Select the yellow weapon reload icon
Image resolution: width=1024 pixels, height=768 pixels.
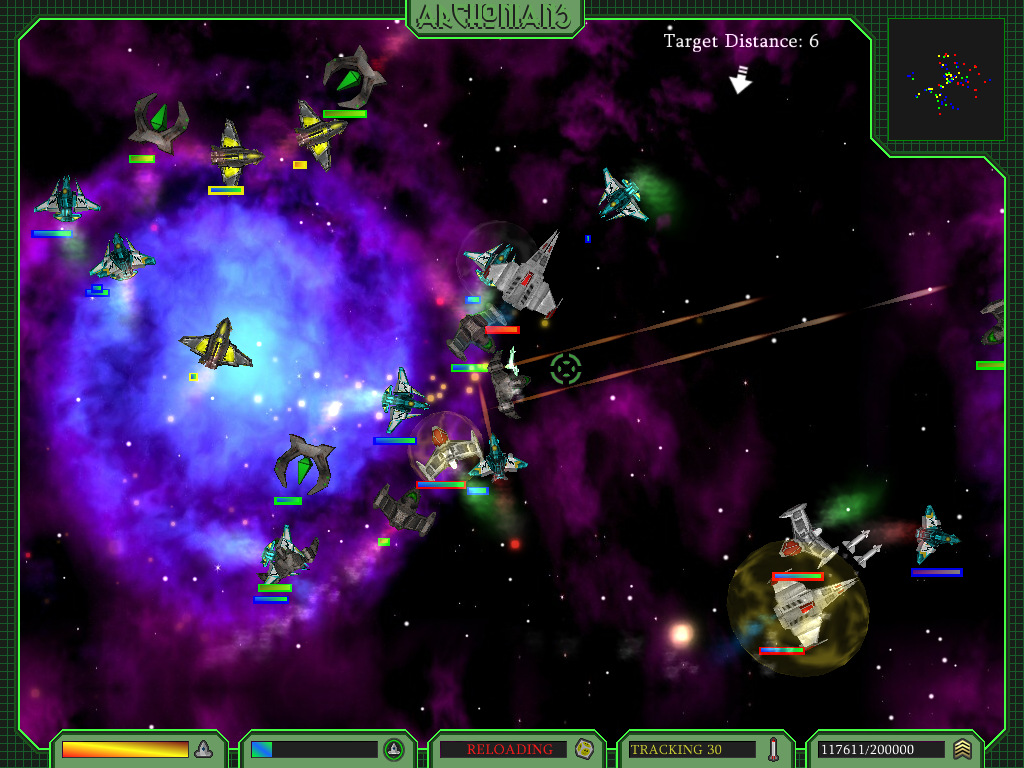click(x=582, y=749)
